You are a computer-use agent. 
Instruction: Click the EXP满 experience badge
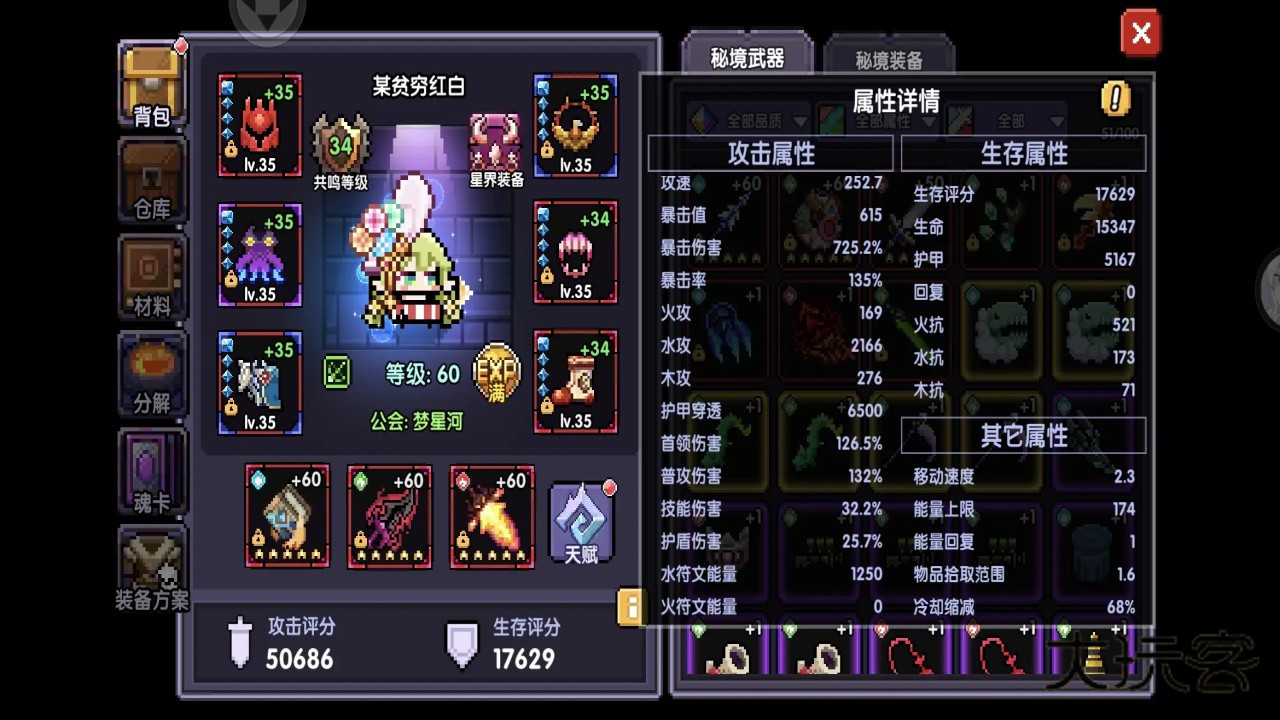499,372
